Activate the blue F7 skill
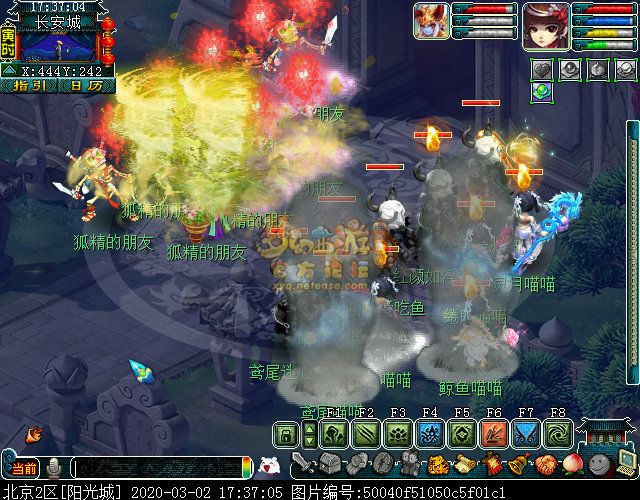This screenshot has width=640, height=500. [526, 434]
